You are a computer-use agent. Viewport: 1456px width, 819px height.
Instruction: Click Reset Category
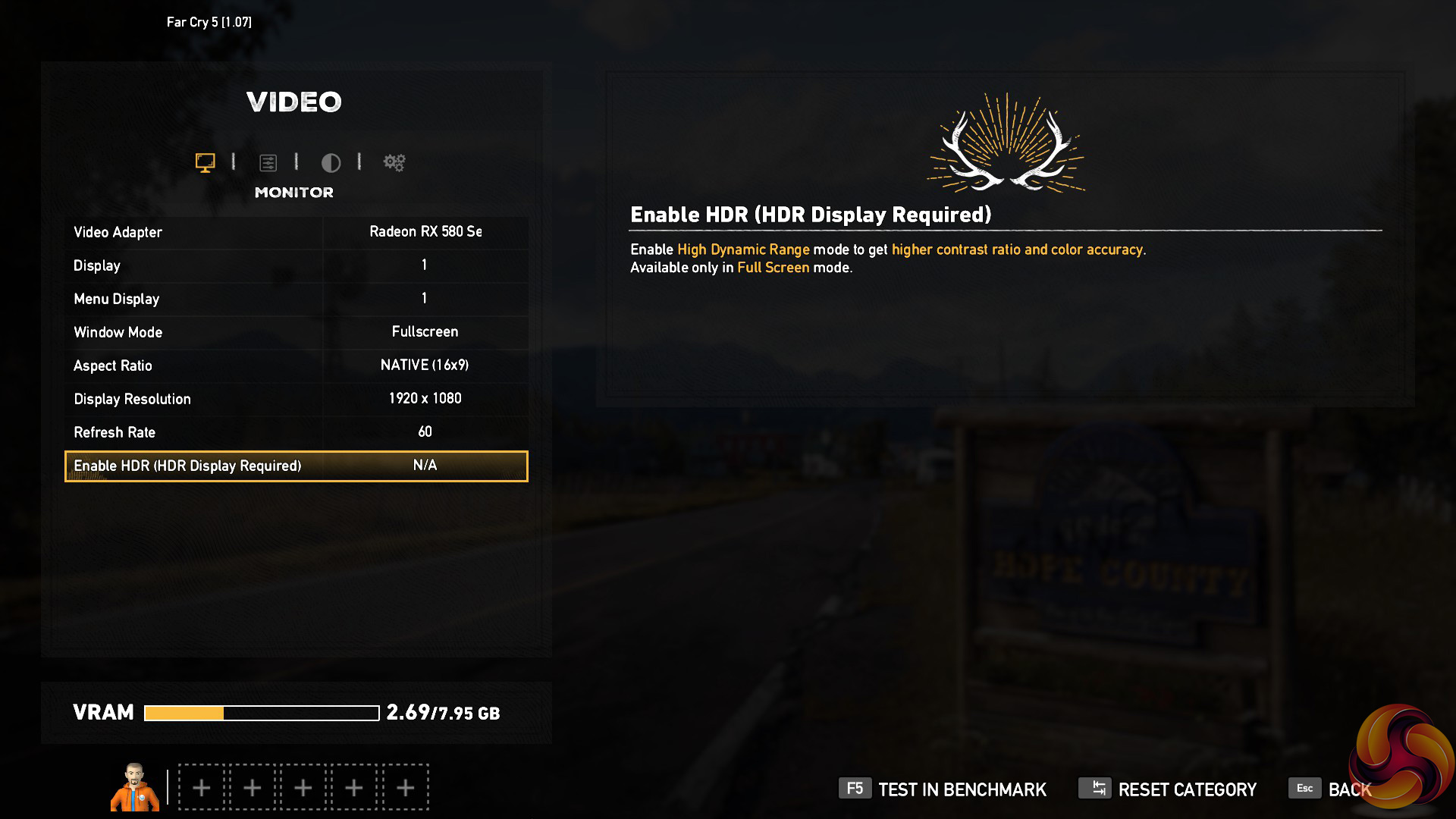tap(1168, 789)
